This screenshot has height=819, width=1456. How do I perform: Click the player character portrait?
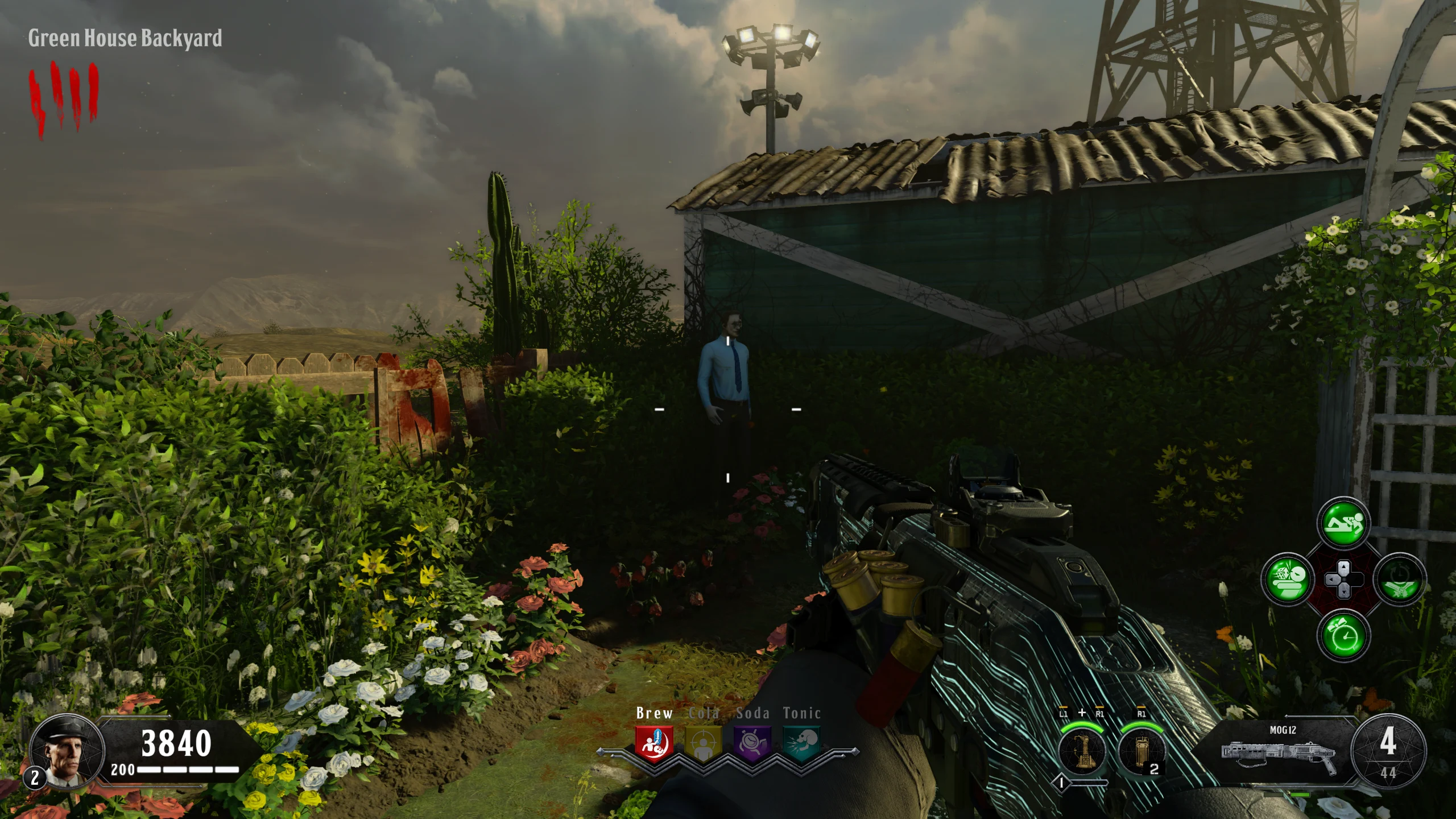tap(67, 750)
